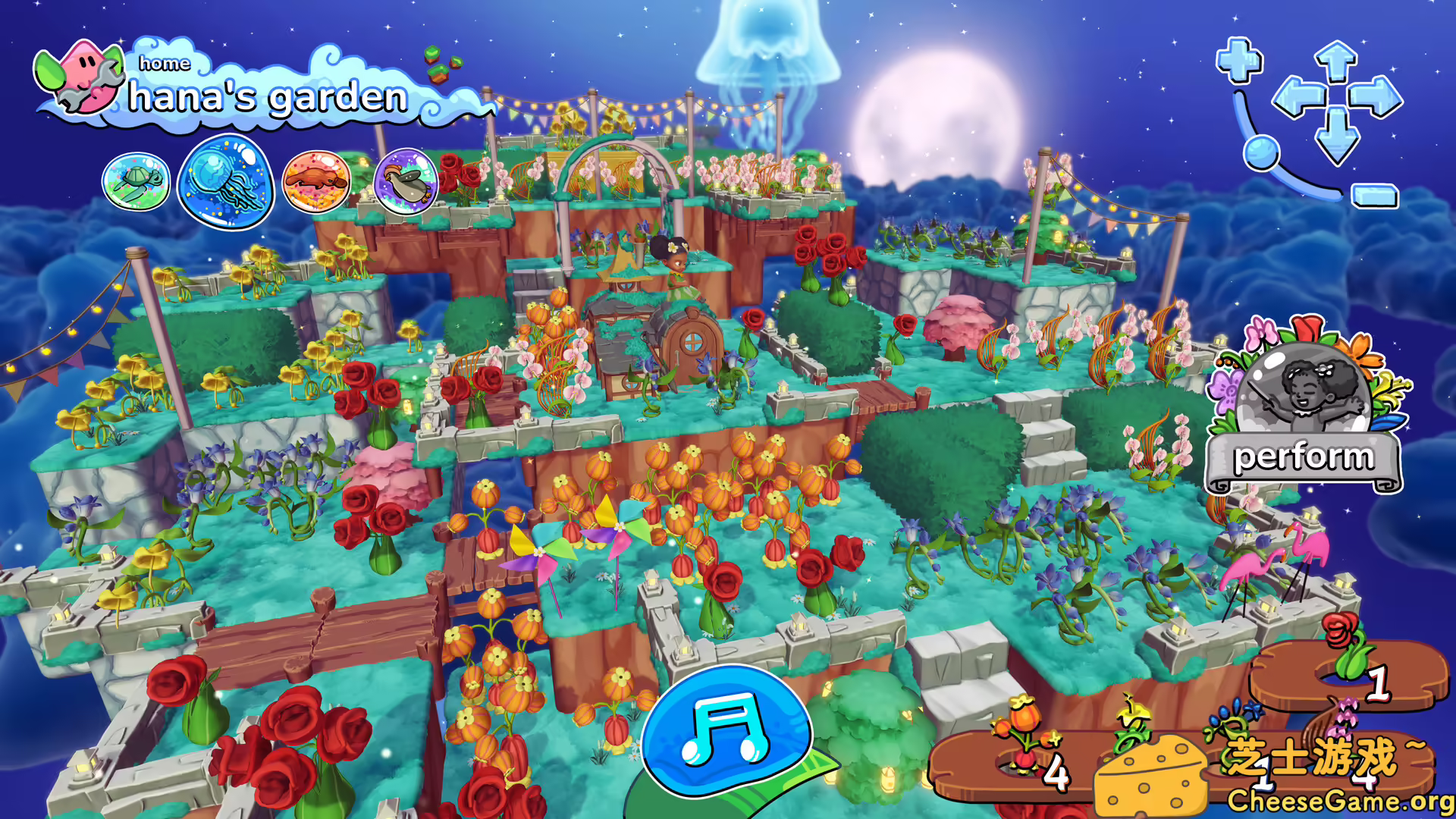Pan camera with the left arrow
This screenshot has height=819, width=1456.
pos(1297,99)
